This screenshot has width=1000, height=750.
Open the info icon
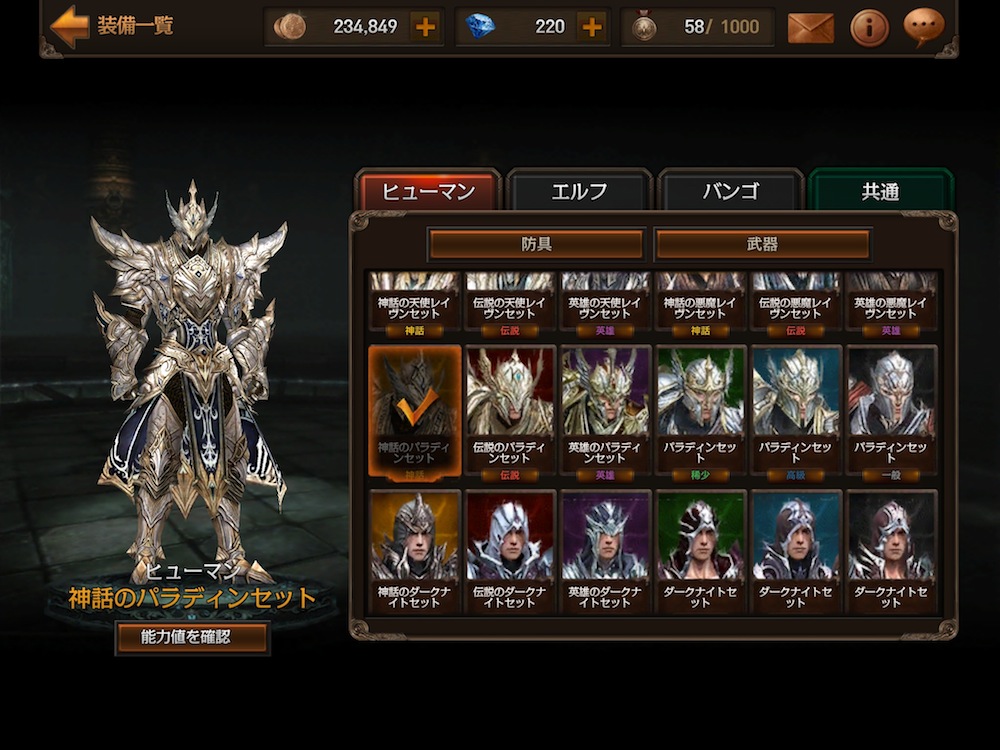coord(869,28)
